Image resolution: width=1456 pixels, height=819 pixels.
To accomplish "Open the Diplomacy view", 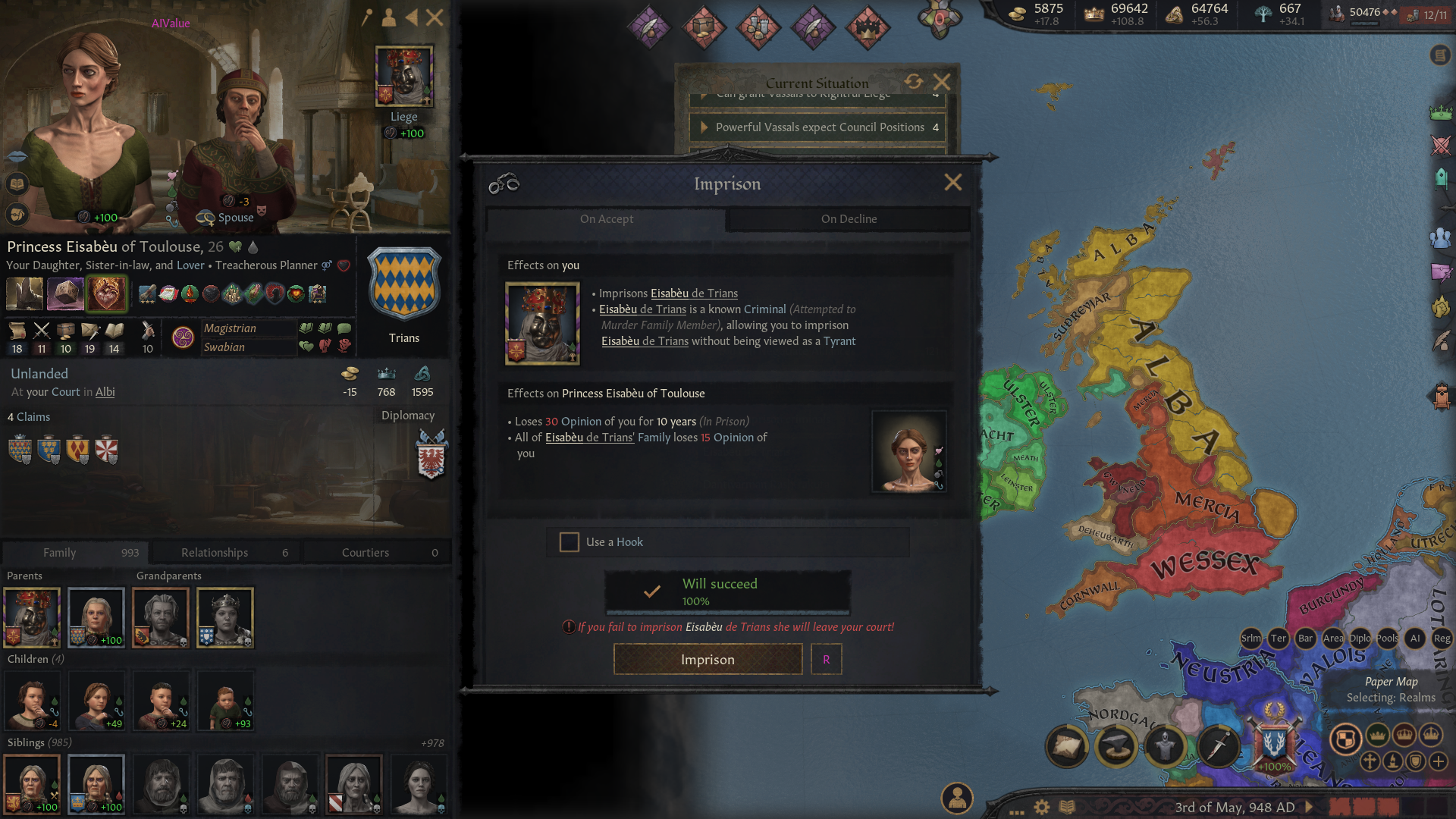I will (x=408, y=416).
